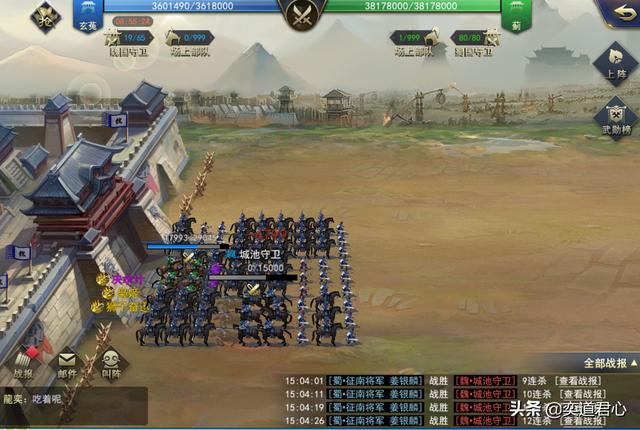The width and height of the screenshot is (640, 430).
Task: Expand the 全部战报 battle log
Action: (601, 364)
